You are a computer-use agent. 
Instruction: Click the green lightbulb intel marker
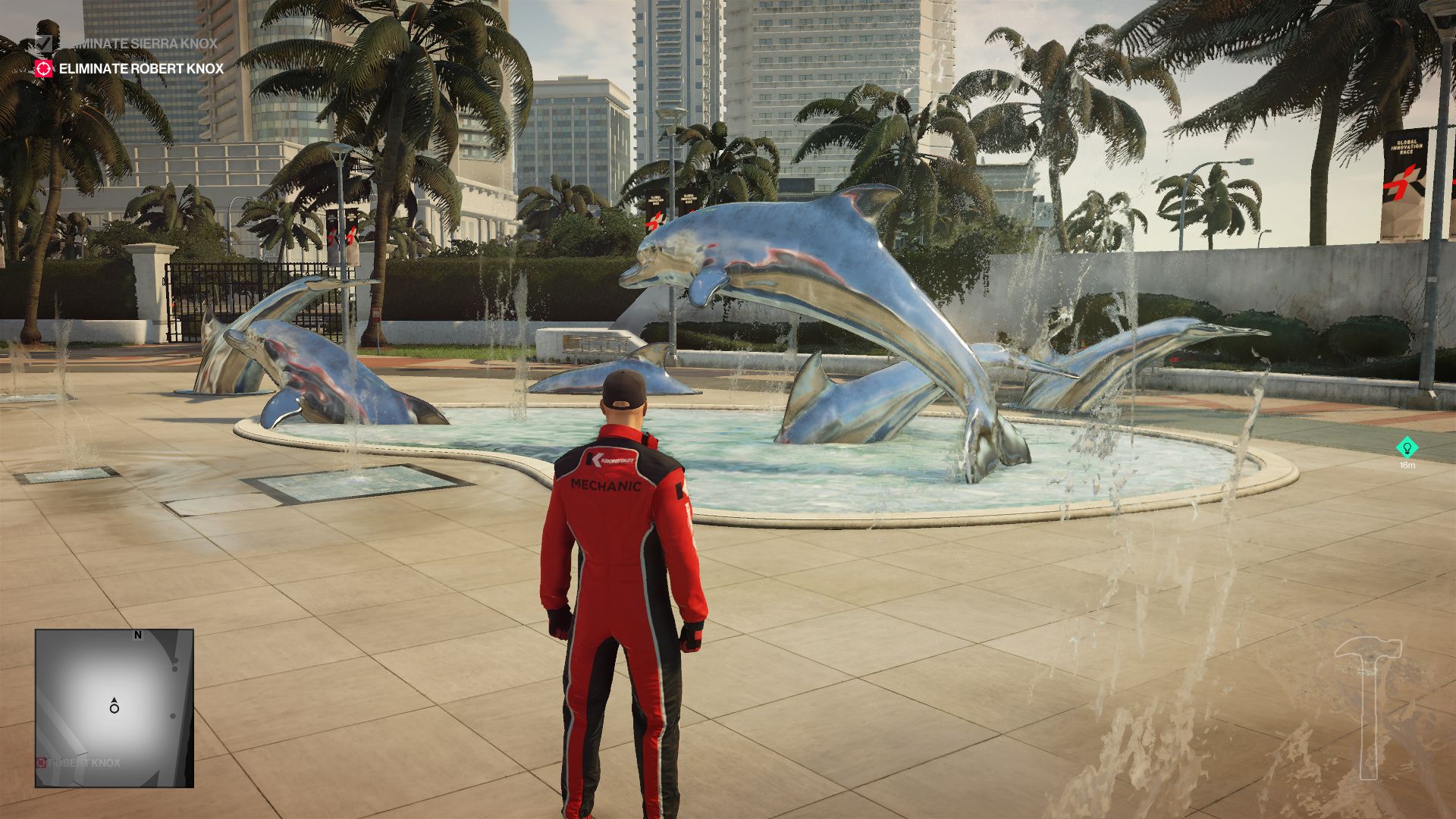(x=1407, y=447)
